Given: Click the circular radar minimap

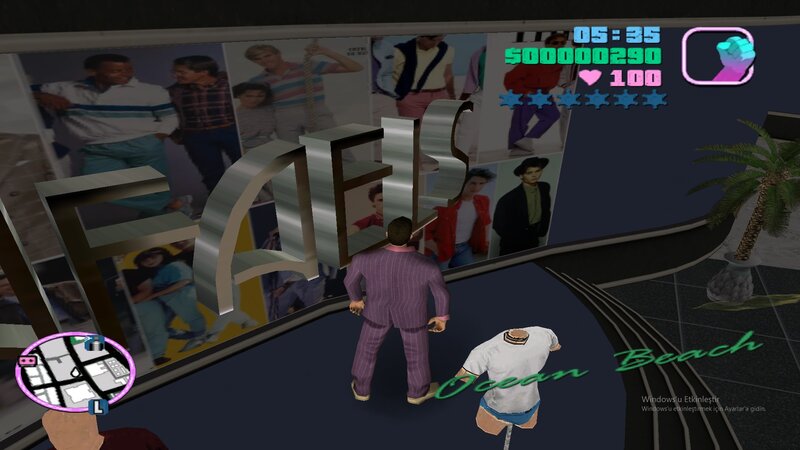Looking at the screenshot, I should (x=77, y=372).
